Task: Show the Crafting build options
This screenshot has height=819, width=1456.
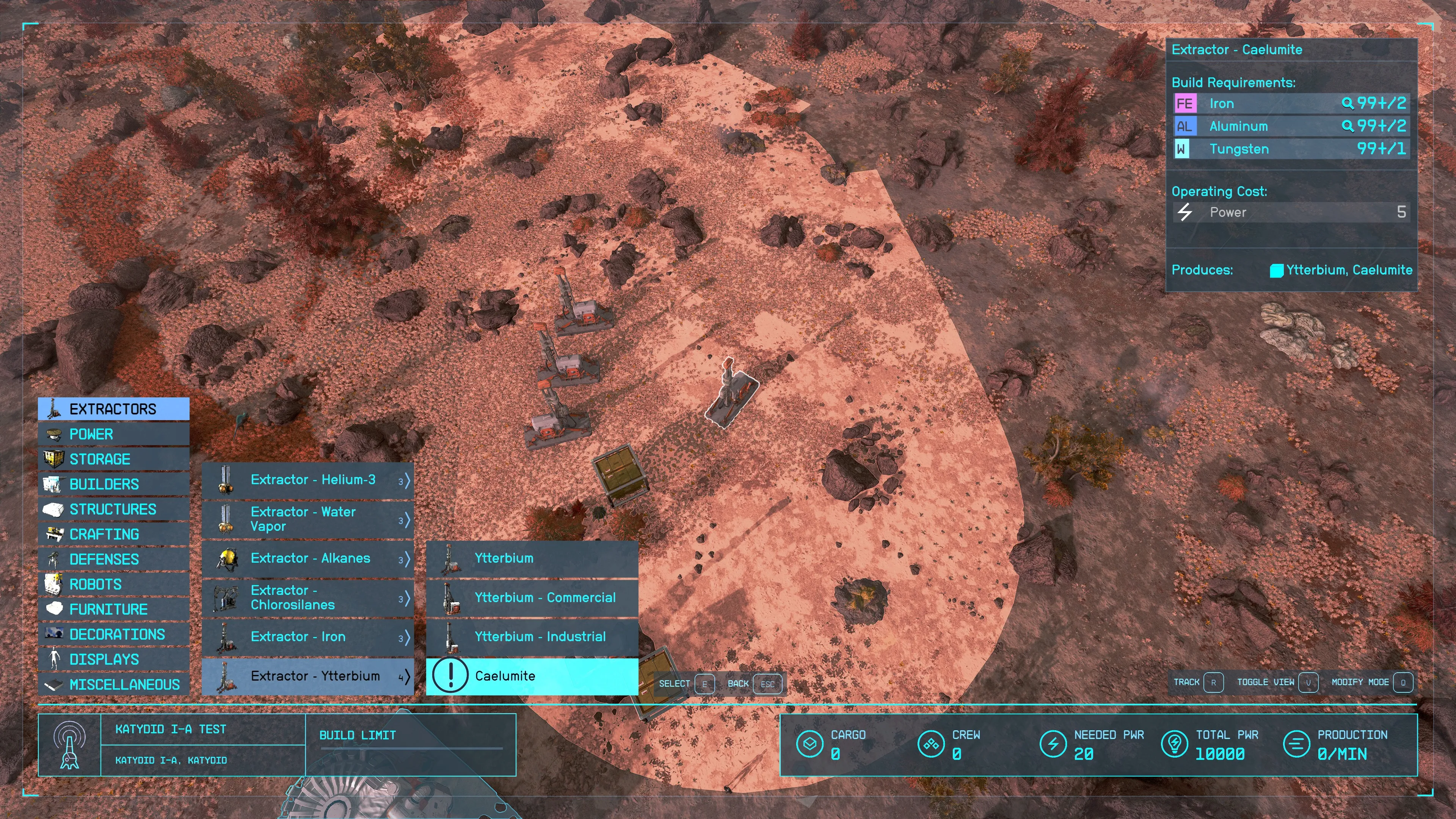Action: click(113, 534)
